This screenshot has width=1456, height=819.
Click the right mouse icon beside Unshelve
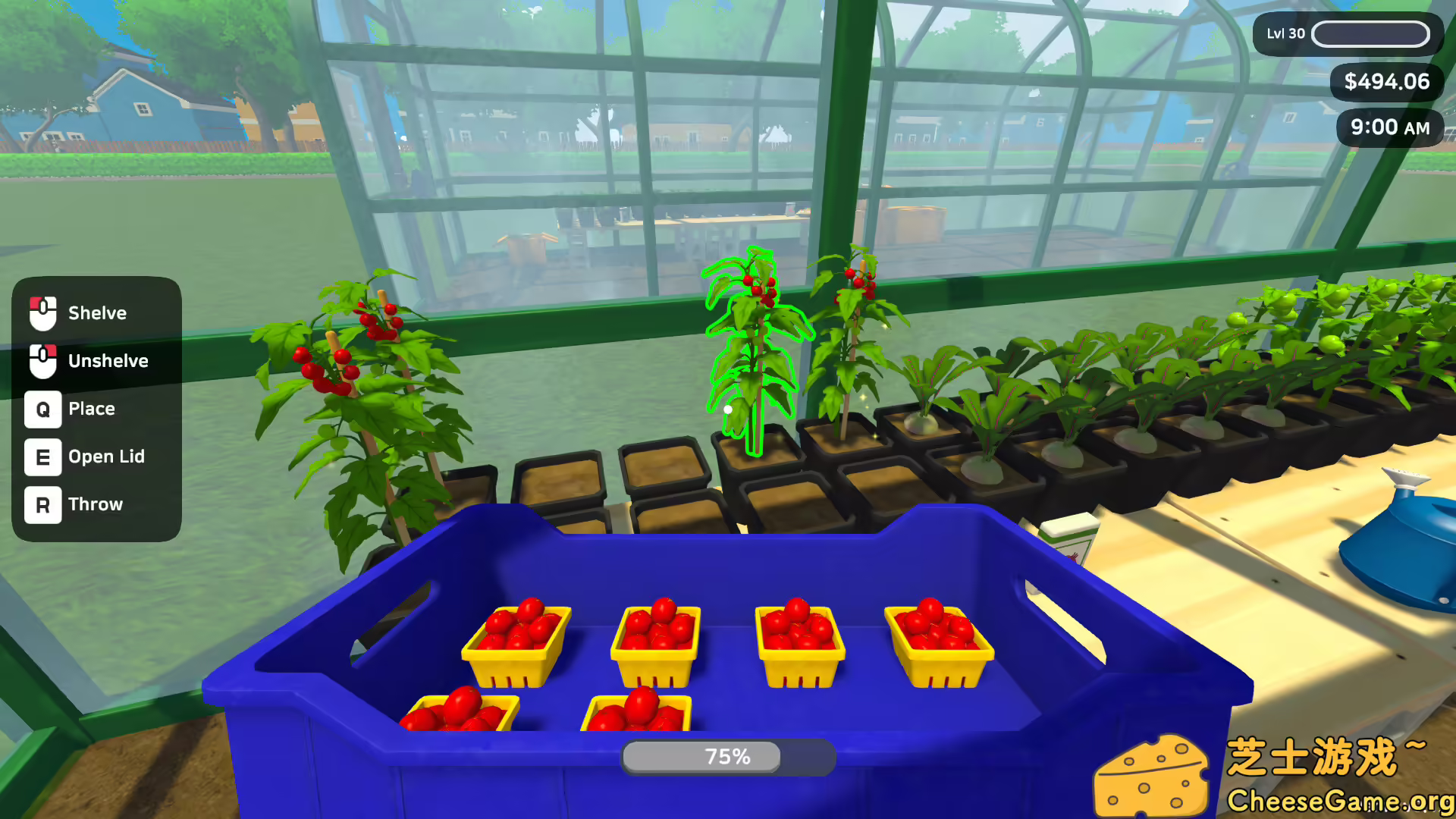point(43,362)
